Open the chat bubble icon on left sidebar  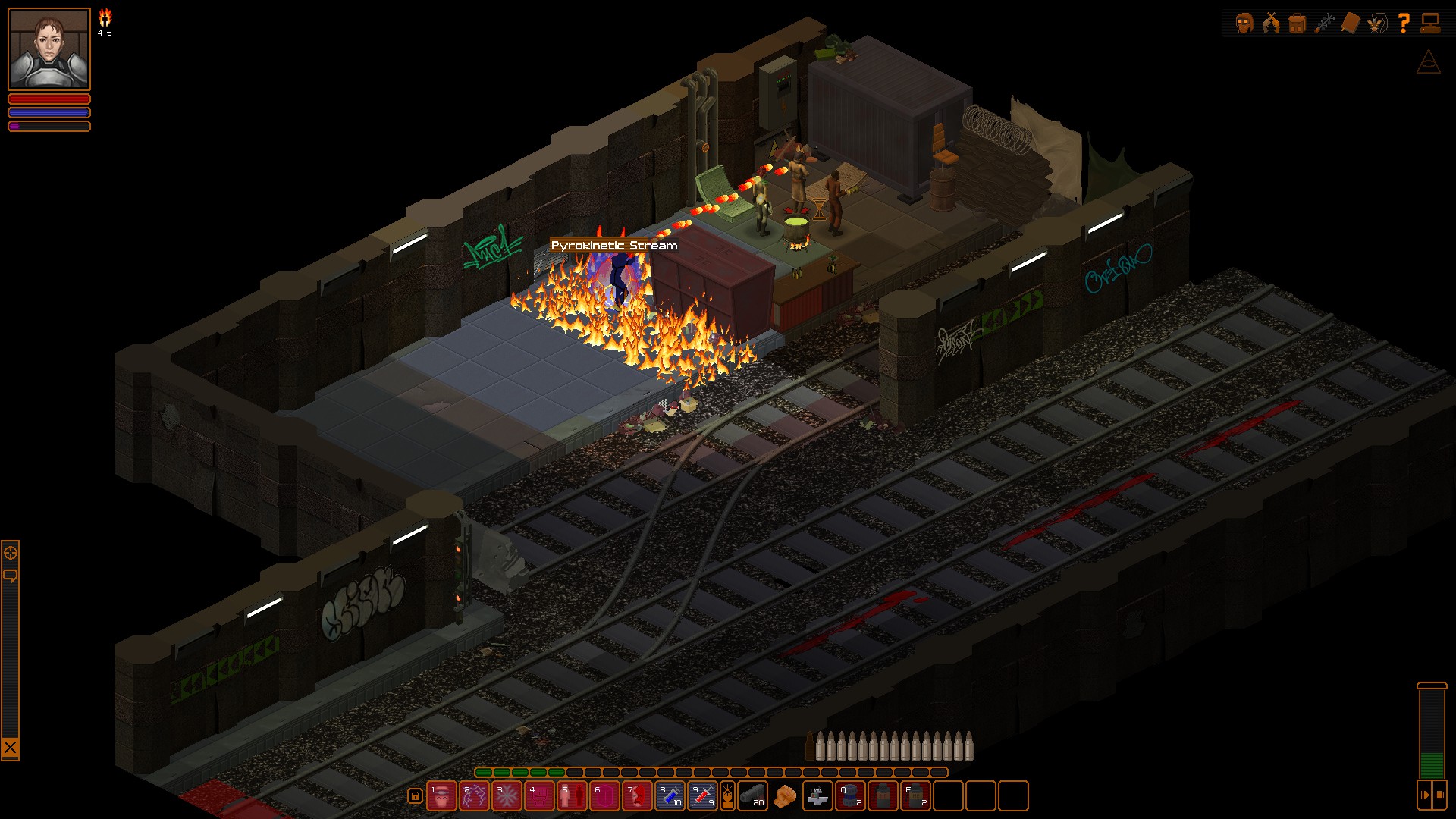(11, 574)
